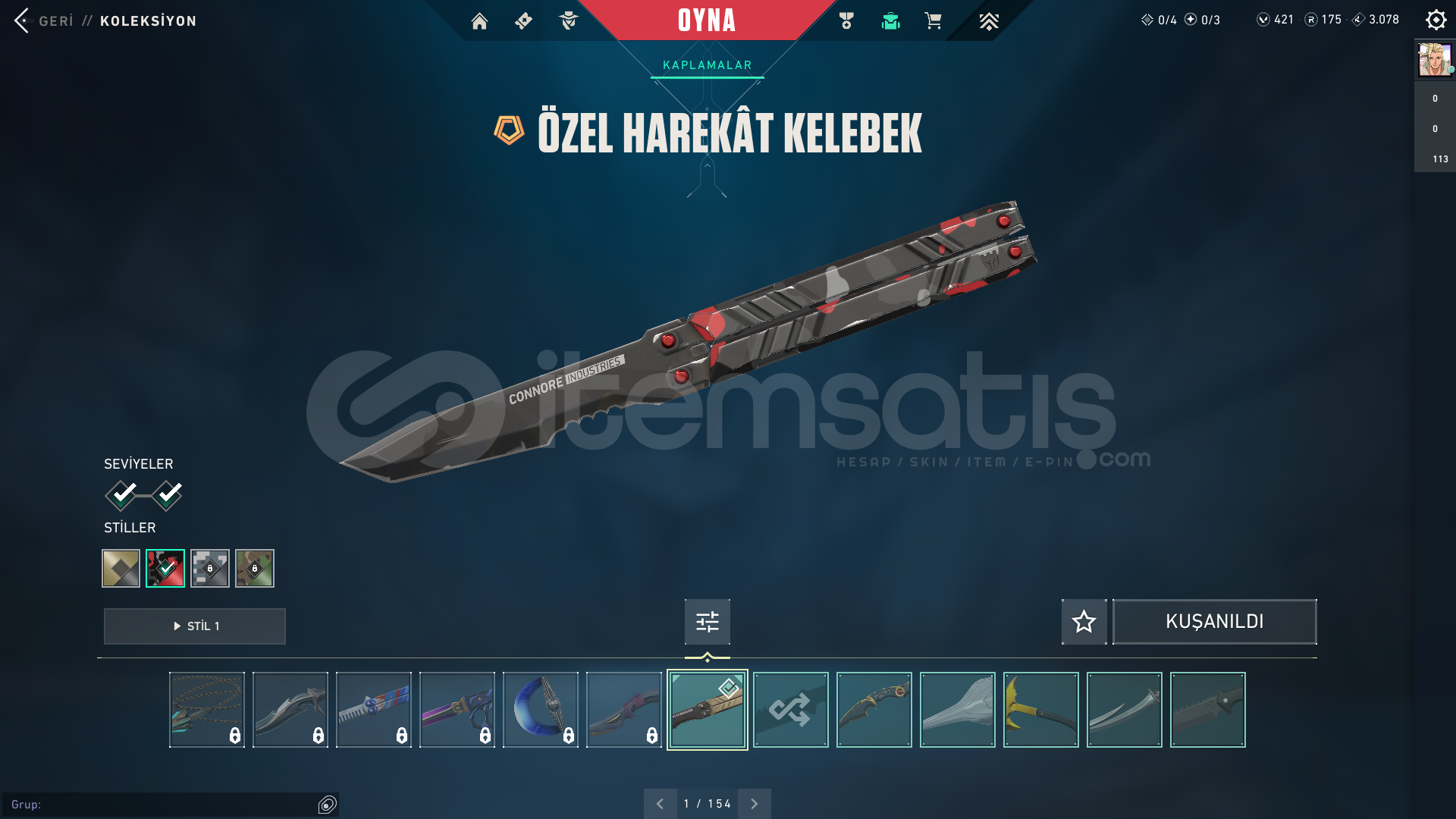Select the collection cards icon in top nav
1456x819 pixels.
pos(523,21)
